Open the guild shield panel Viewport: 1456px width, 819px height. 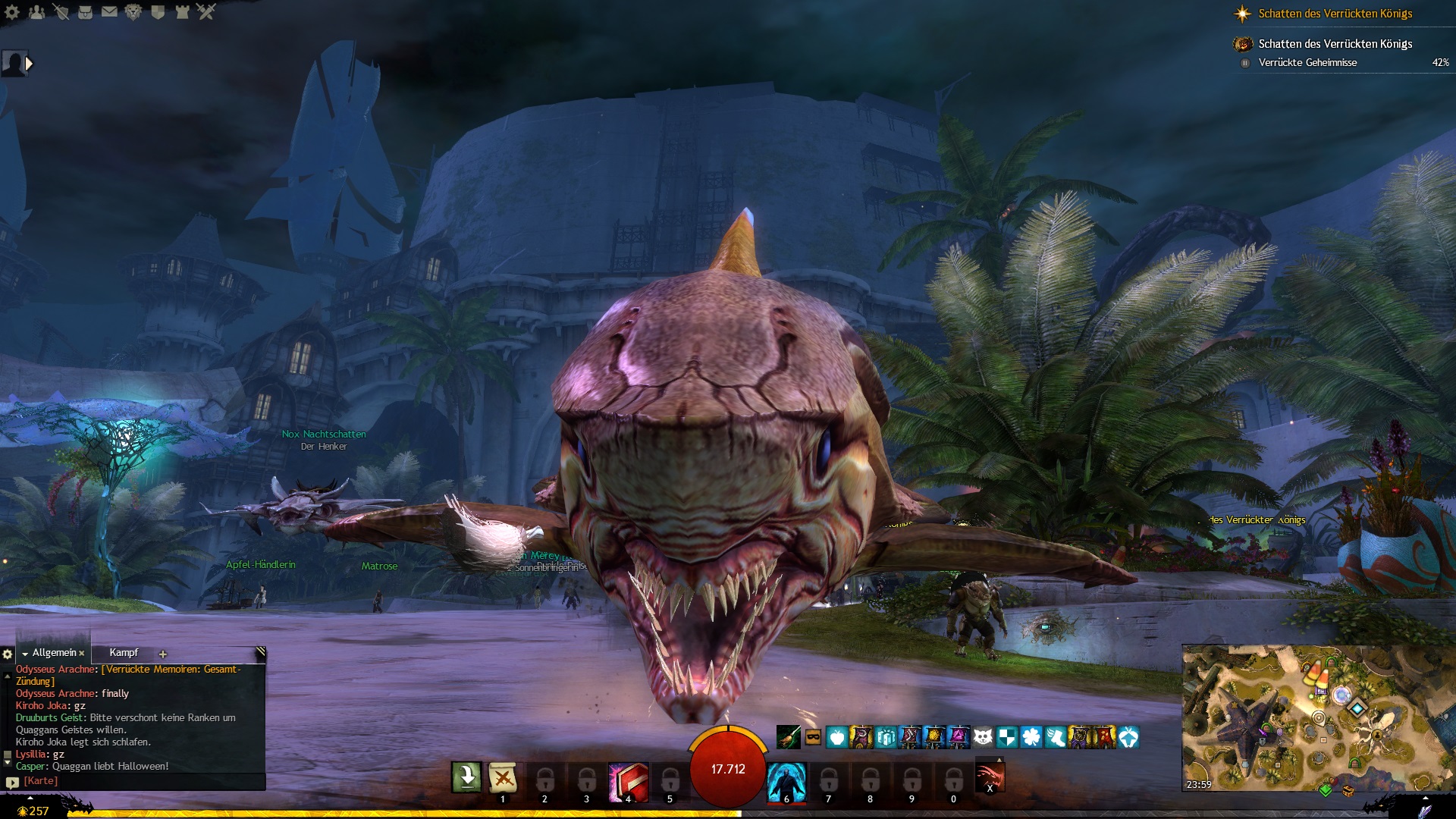tap(158, 12)
